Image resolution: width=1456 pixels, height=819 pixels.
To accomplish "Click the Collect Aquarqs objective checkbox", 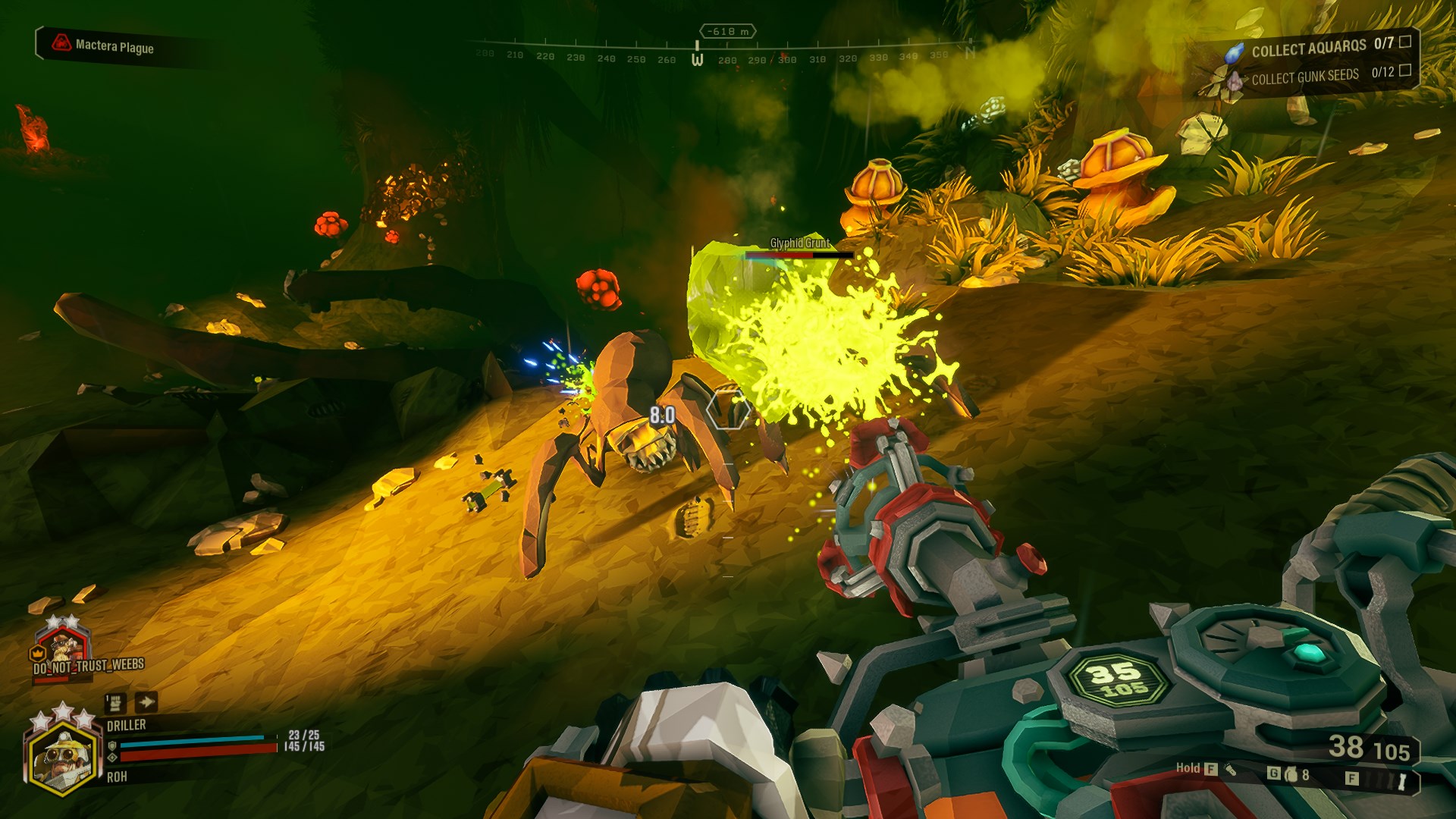I will (1404, 42).
